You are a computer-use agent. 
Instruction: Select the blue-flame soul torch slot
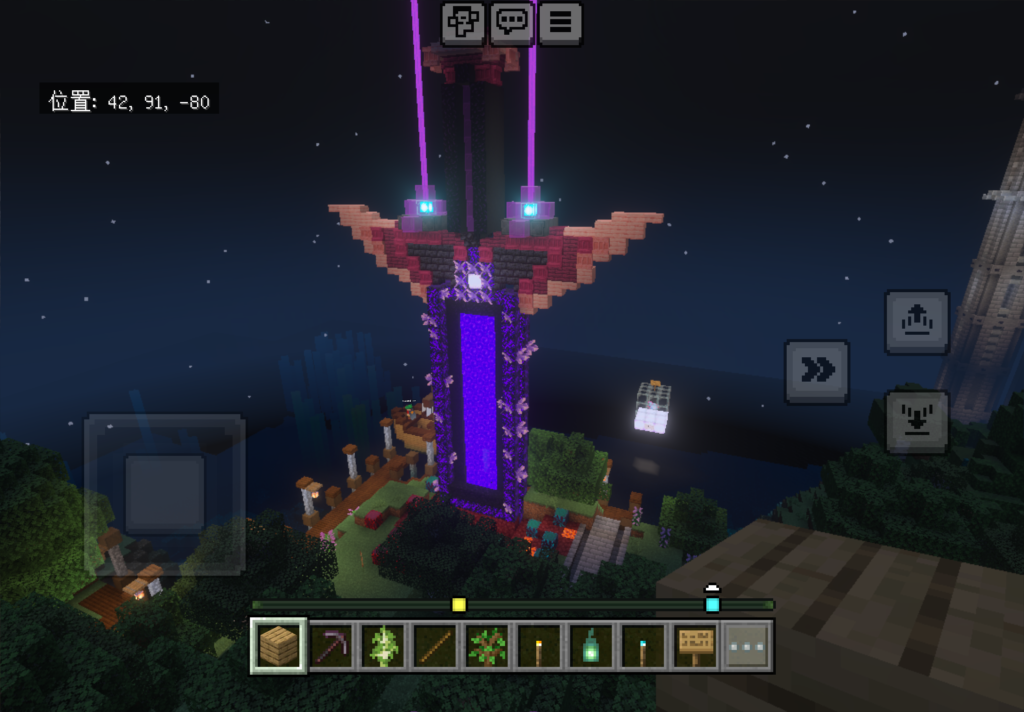643,646
